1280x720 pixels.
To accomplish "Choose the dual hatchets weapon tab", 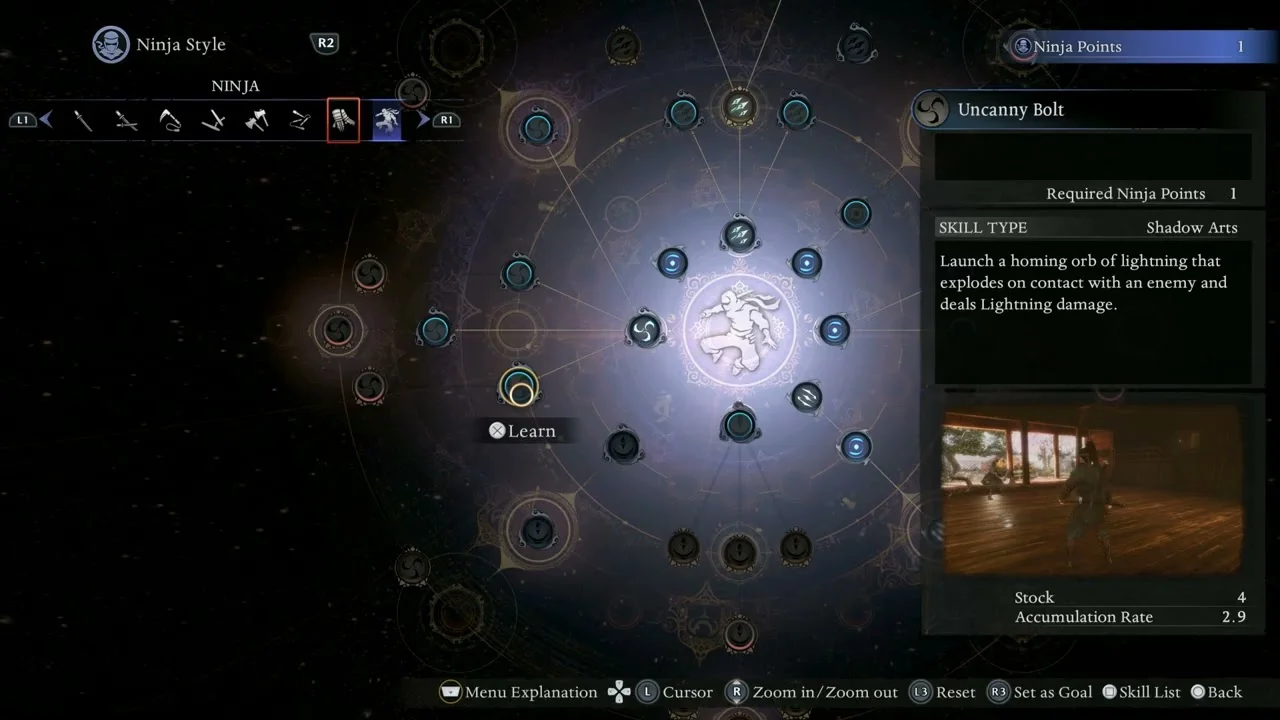I will pyautogui.click(x=257, y=121).
